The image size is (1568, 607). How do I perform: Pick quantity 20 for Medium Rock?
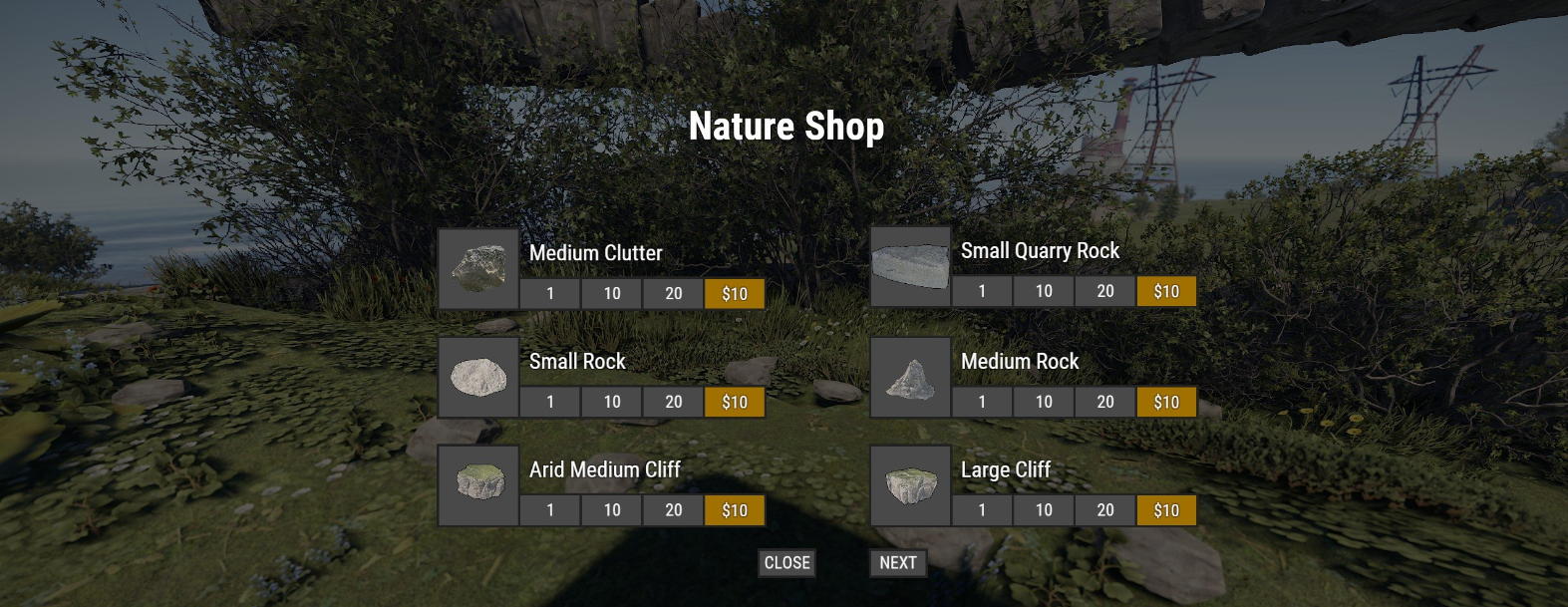[x=1104, y=402]
